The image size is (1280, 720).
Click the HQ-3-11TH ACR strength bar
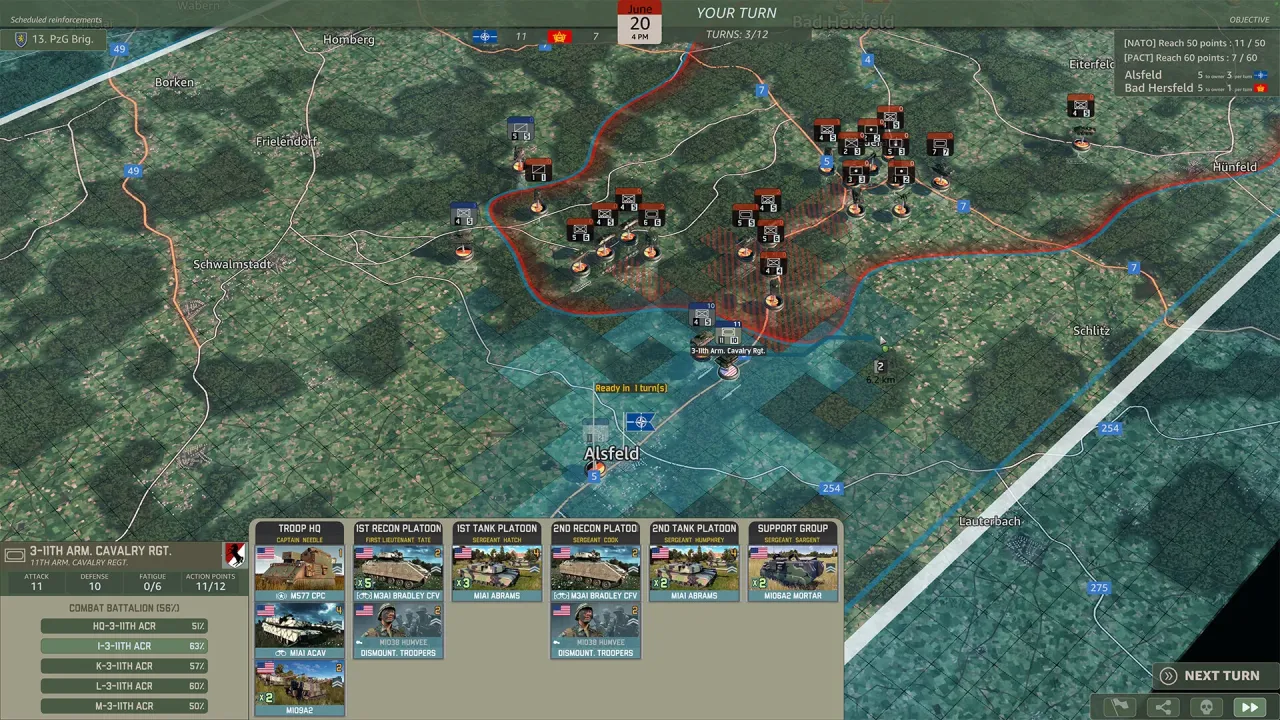pyautogui.click(x=124, y=625)
